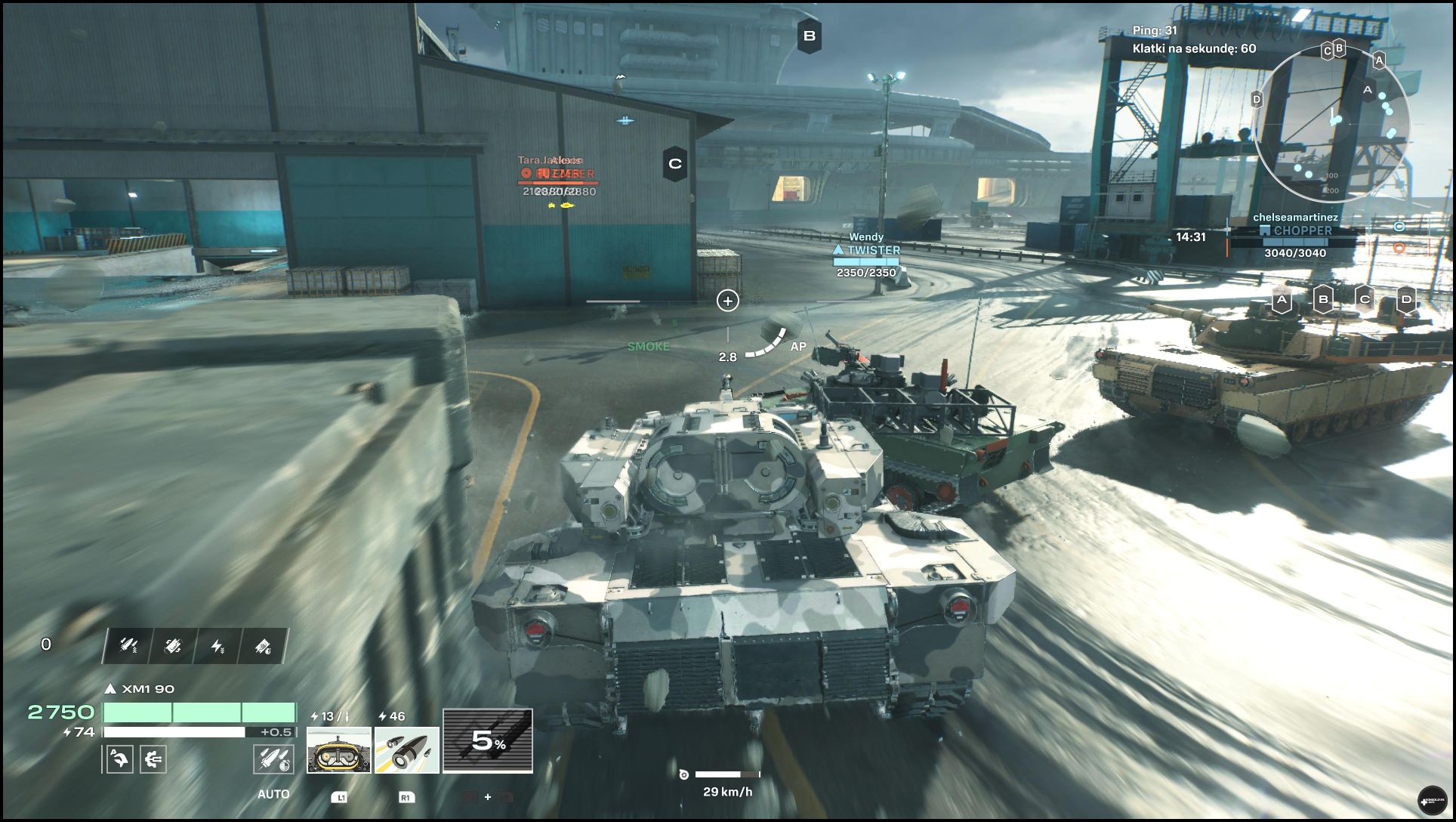Select capture point B marker above the ship
Screen dimensions: 1456x822
pyautogui.click(x=810, y=36)
